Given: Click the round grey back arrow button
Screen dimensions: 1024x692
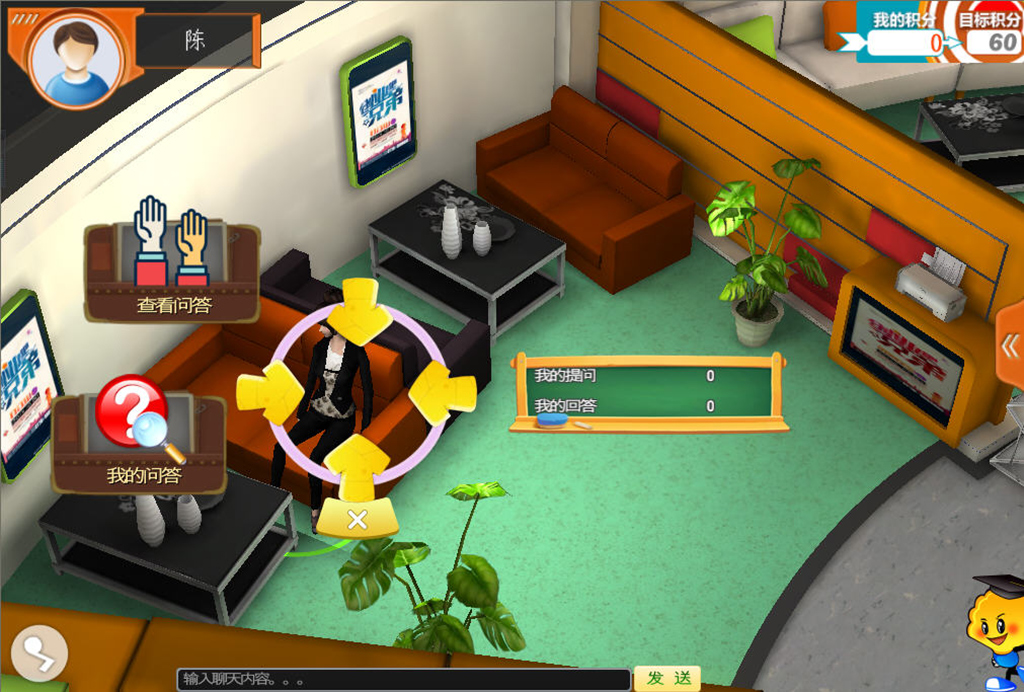Looking at the screenshot, I should coord(39,655).
